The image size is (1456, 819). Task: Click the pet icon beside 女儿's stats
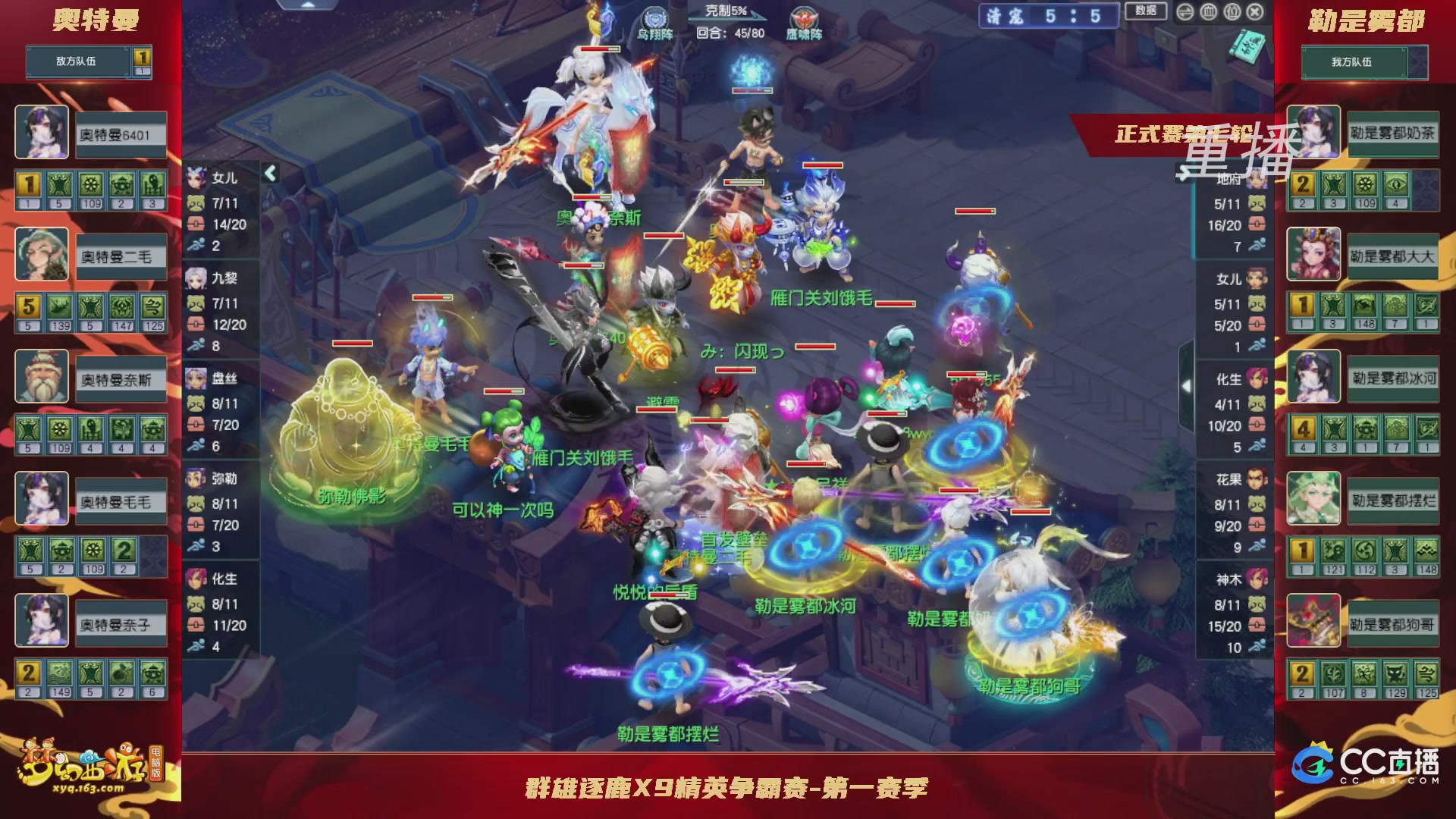point(197,203)
